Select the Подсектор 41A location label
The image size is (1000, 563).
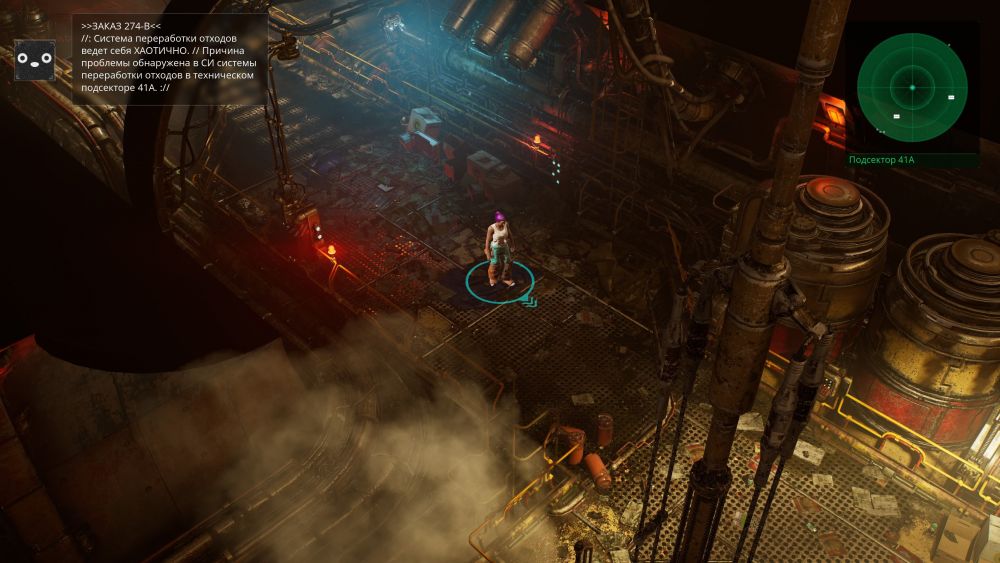(x=881, y=160)
